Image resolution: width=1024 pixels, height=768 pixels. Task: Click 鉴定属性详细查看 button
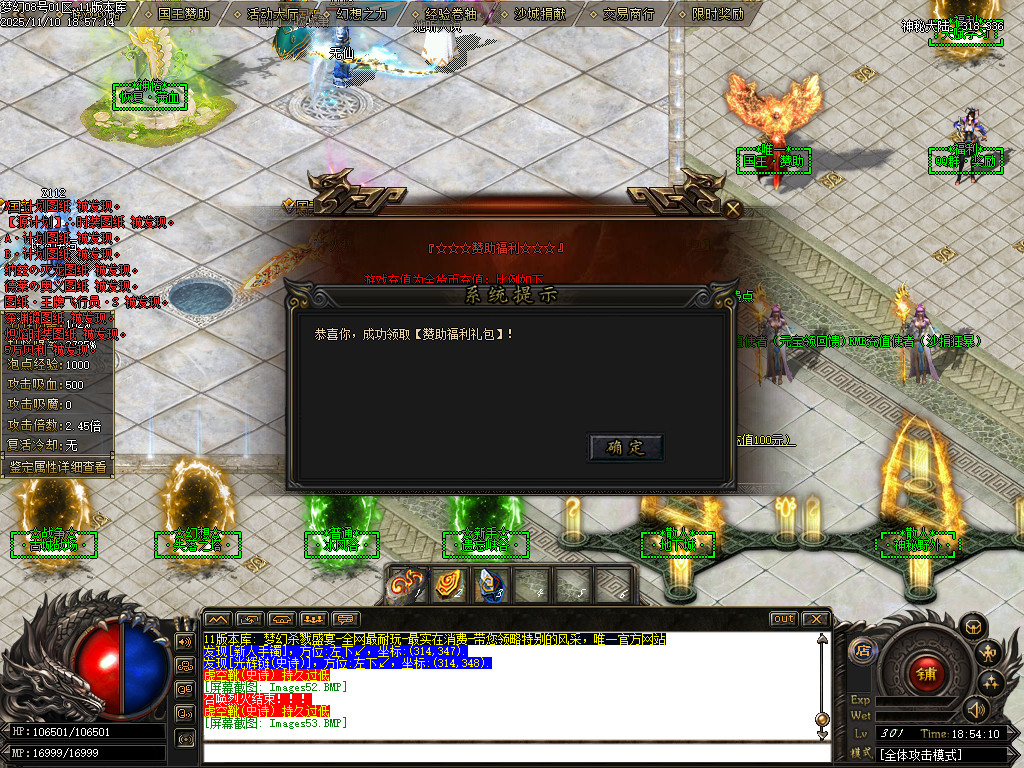[57, 466]
